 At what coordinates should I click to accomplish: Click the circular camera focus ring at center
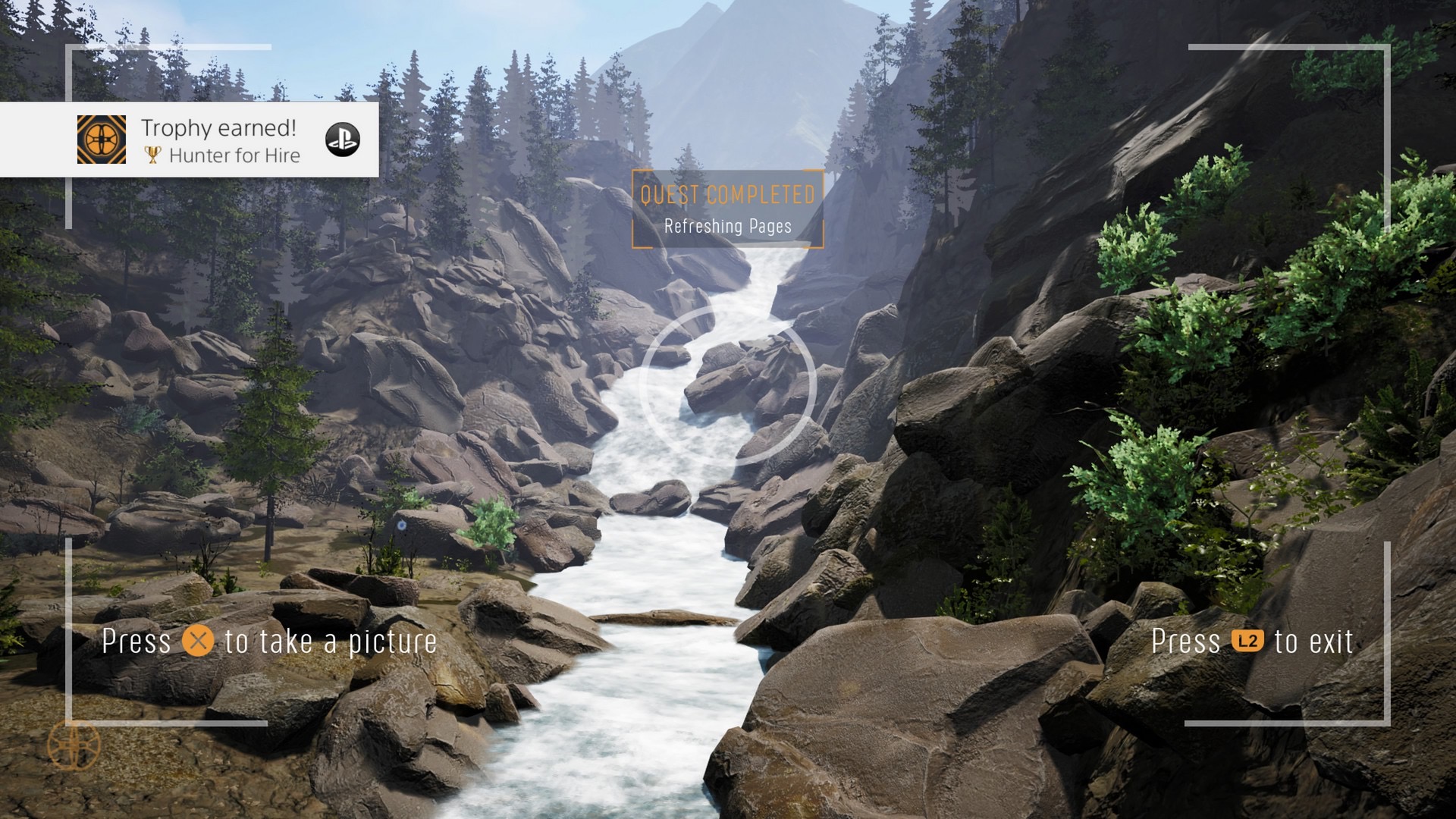pyautogui.click(x=728, y=388)
